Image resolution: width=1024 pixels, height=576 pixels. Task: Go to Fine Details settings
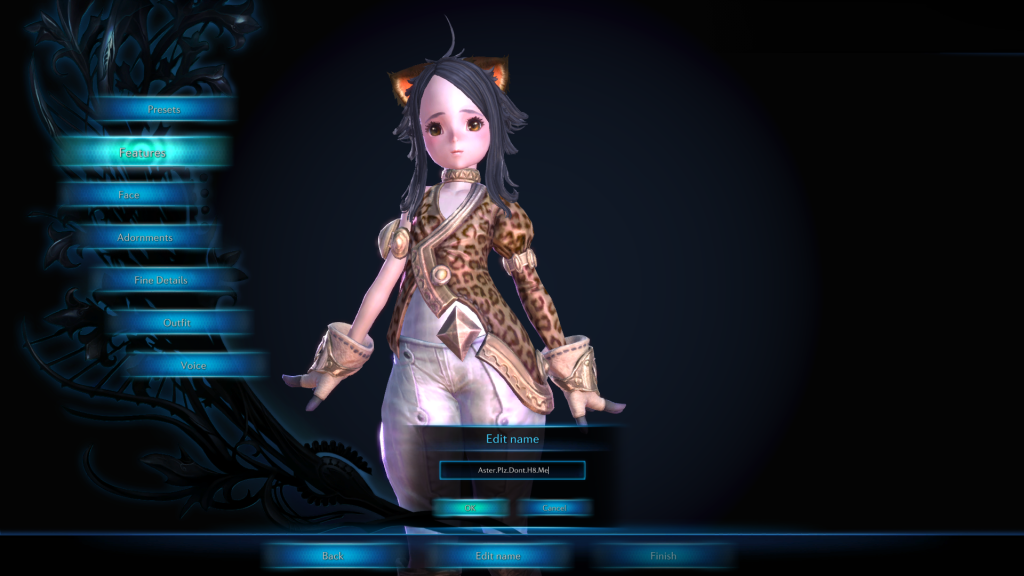click(x=161, y=281)
